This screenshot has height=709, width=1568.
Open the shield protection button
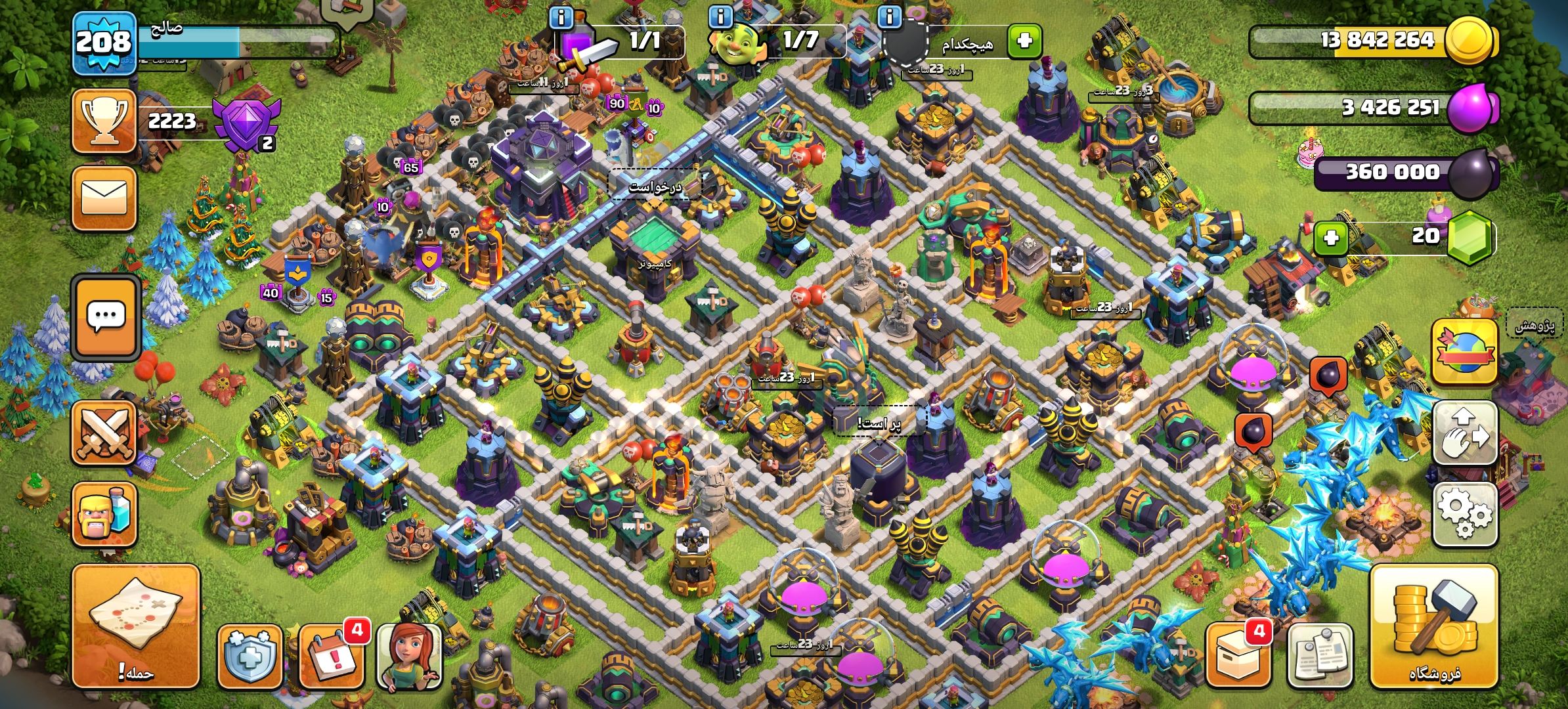click(250, 656)
